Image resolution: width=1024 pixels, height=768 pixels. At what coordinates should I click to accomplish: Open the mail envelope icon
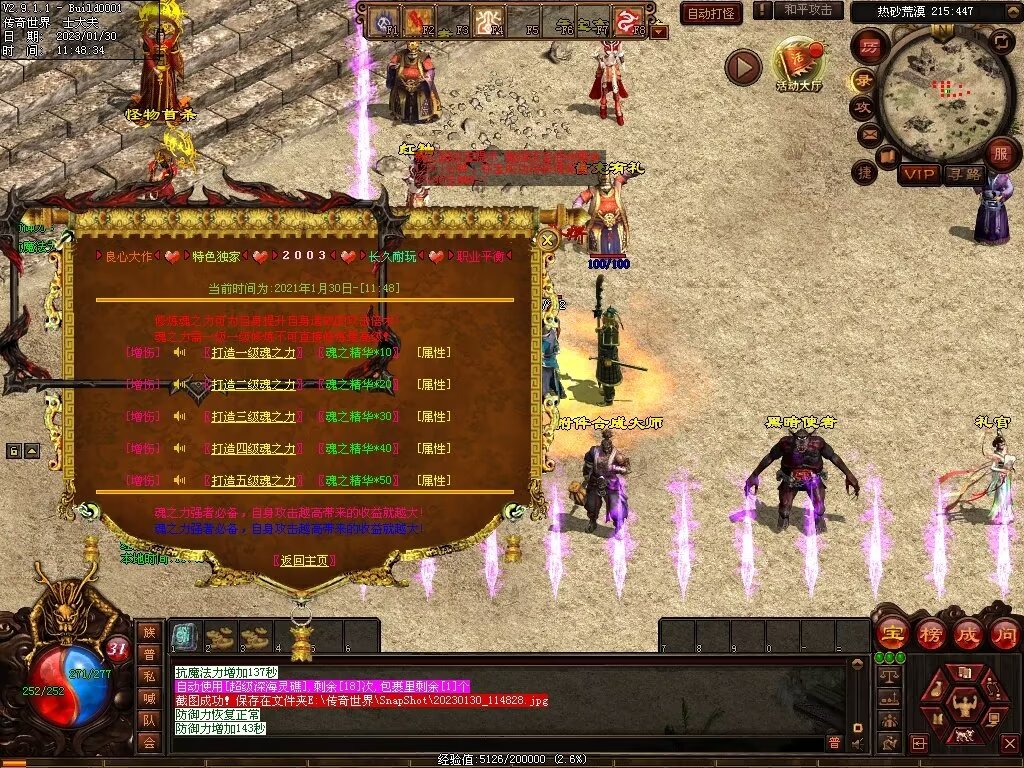(x=868, y=133)
